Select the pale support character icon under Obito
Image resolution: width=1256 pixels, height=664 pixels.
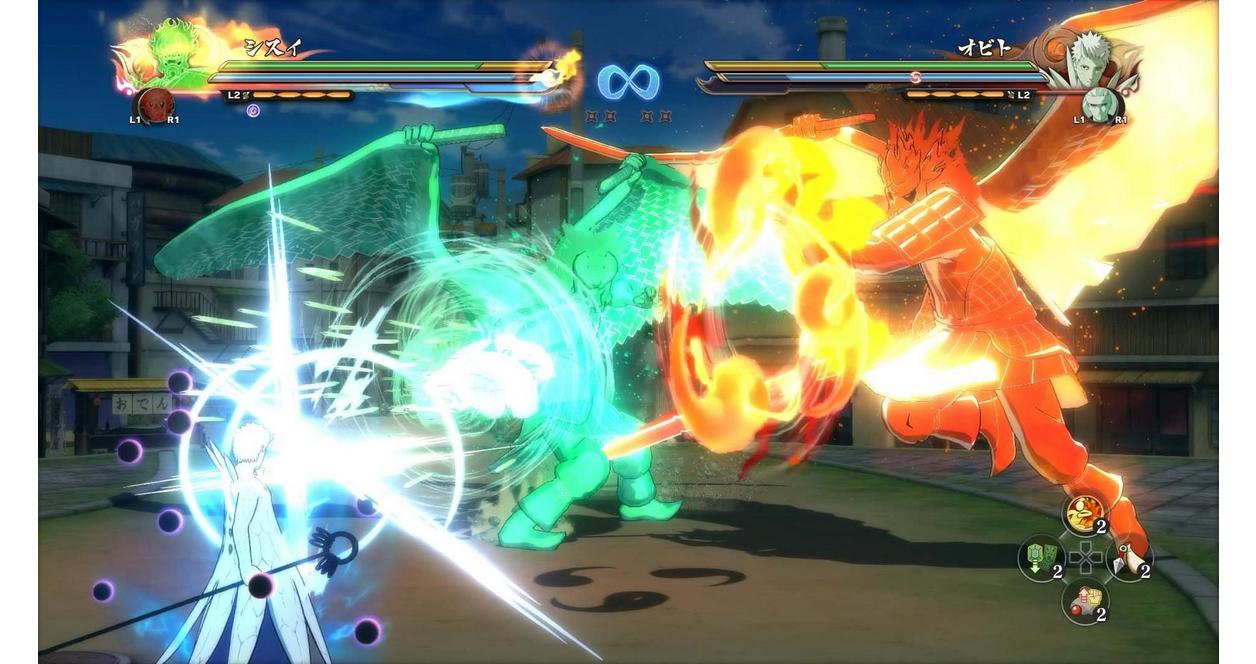[x=1099, y=104]
